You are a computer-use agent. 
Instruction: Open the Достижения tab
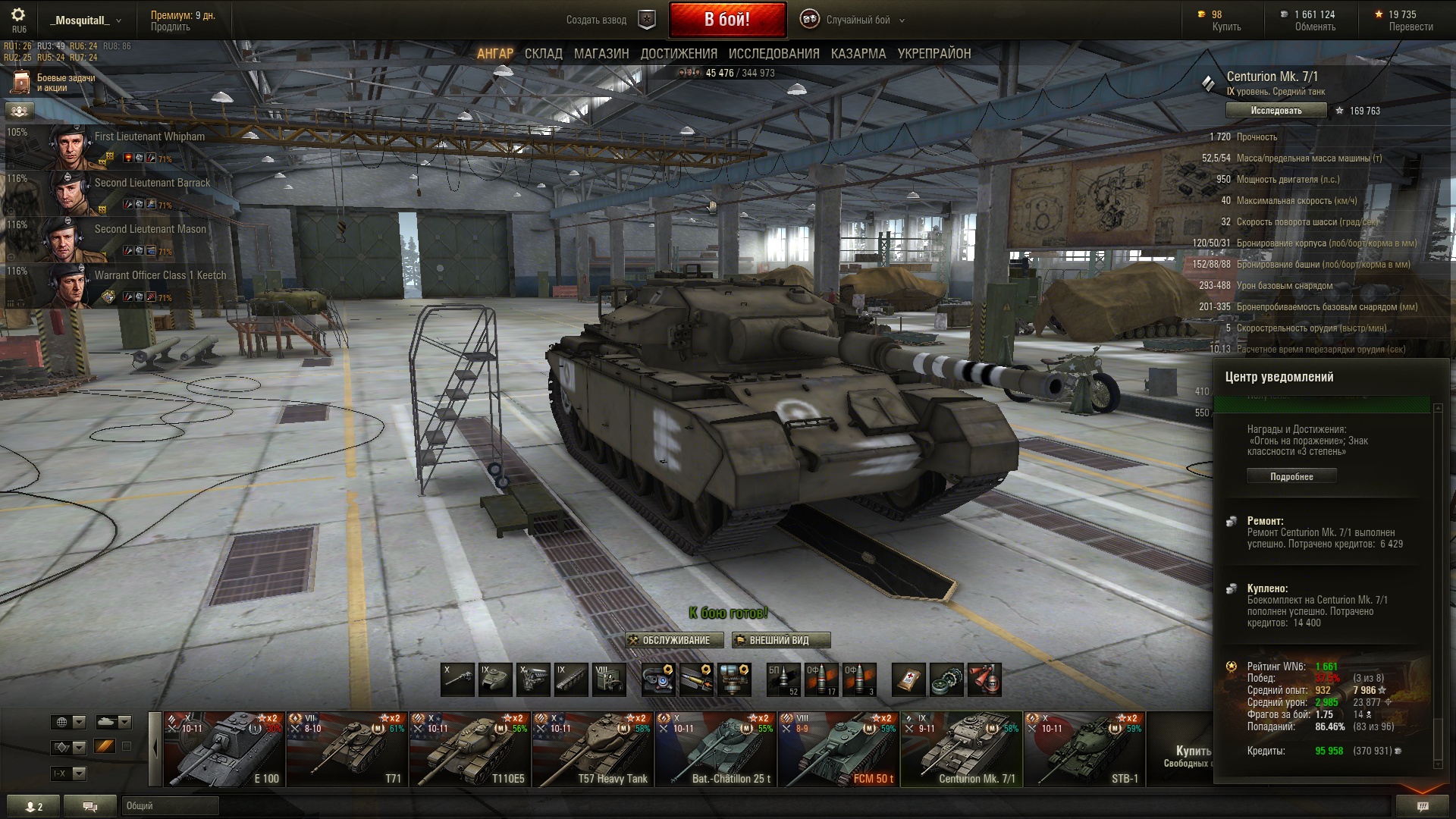coord(679,54)
